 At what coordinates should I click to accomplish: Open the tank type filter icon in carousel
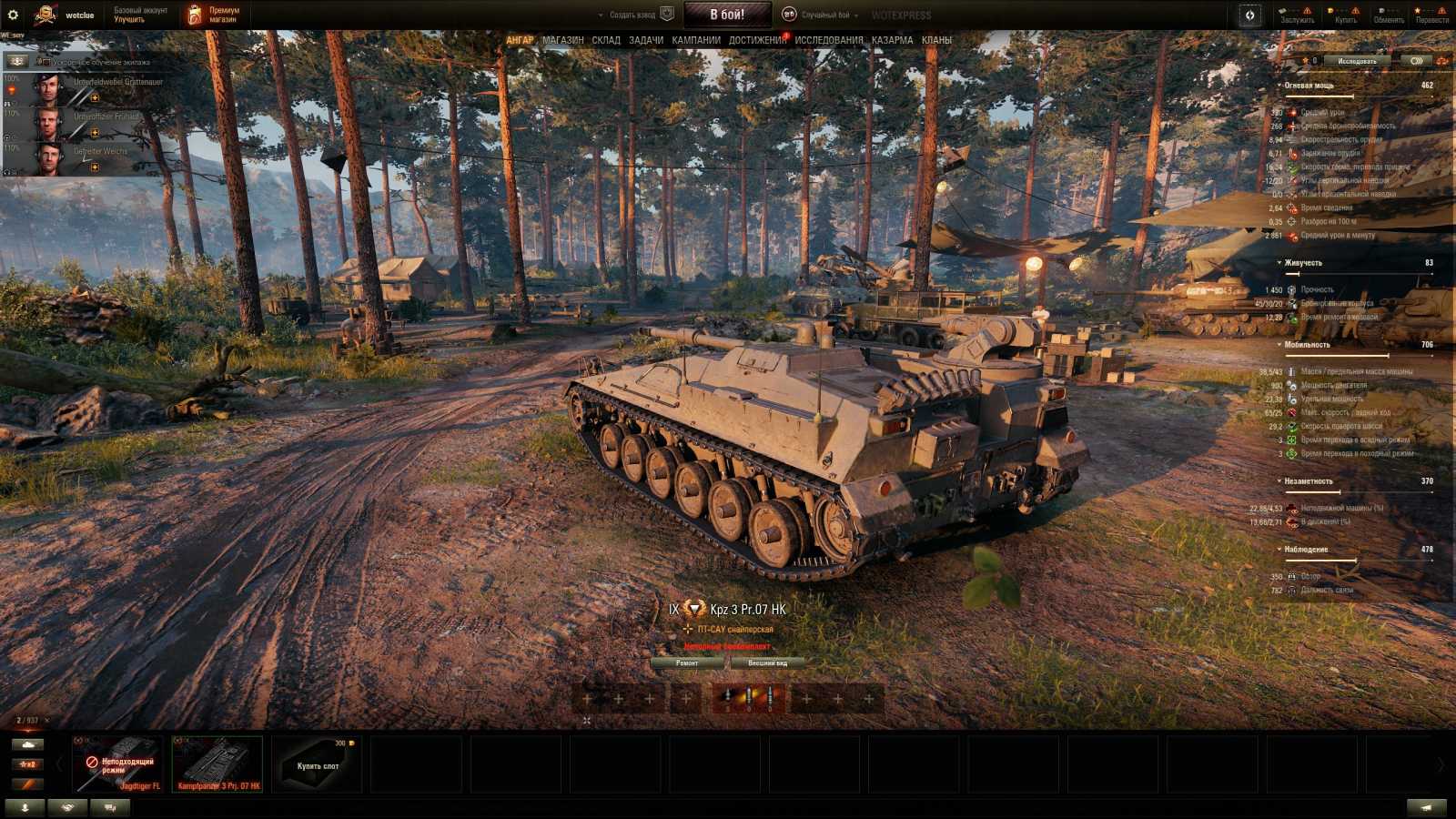pyautogui.click(x=27, y=744)
